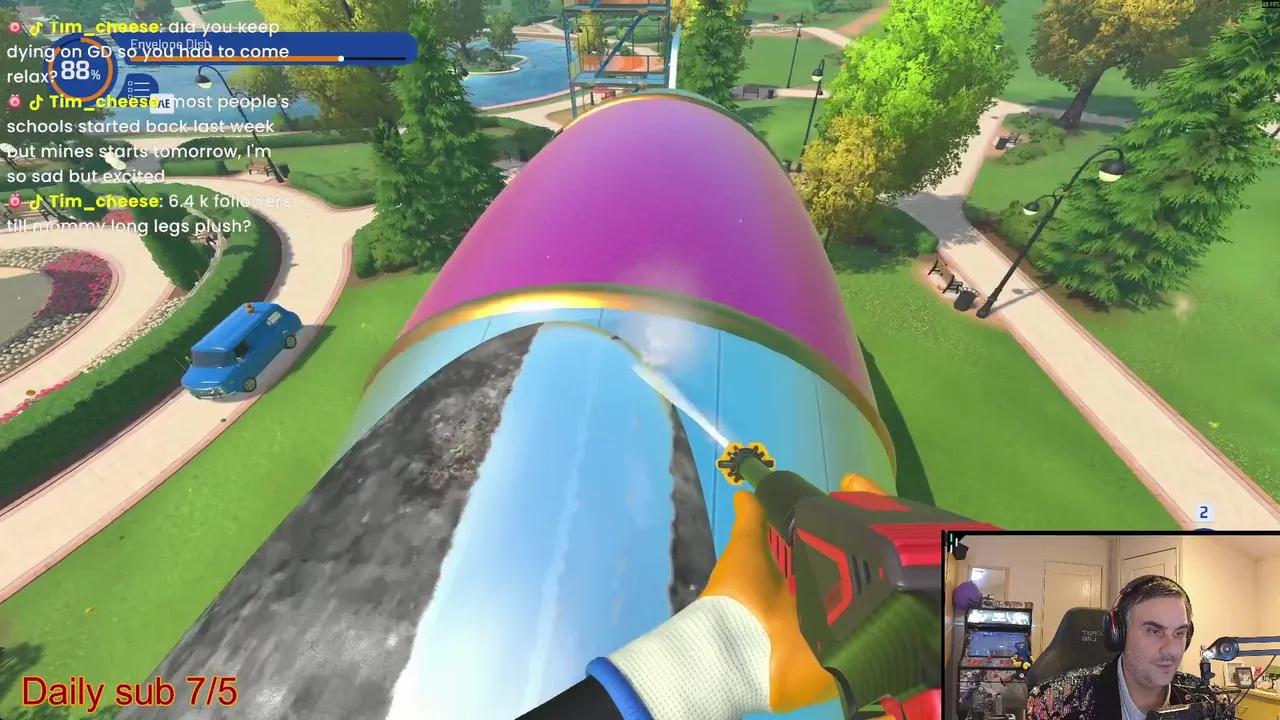Viewport: 1280px width, 720px height.
Task: Click the music note icon on the third chat message
Action: click(x=36, y=201)
